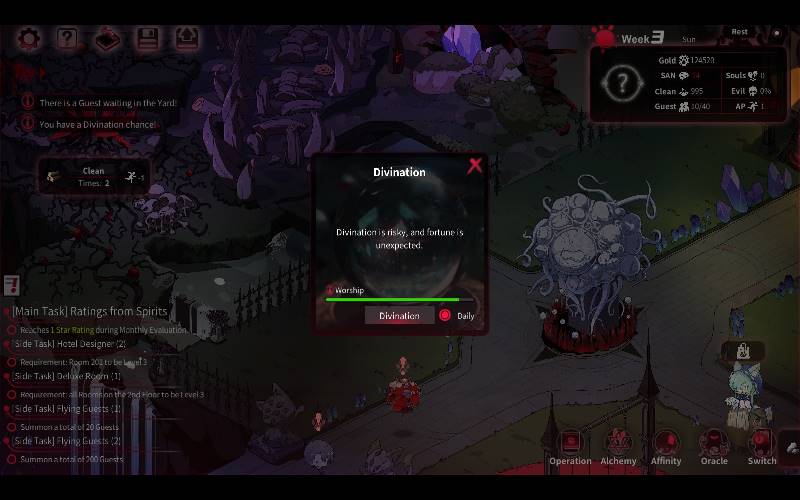Toggle the Daily radio option

[445, 315]
